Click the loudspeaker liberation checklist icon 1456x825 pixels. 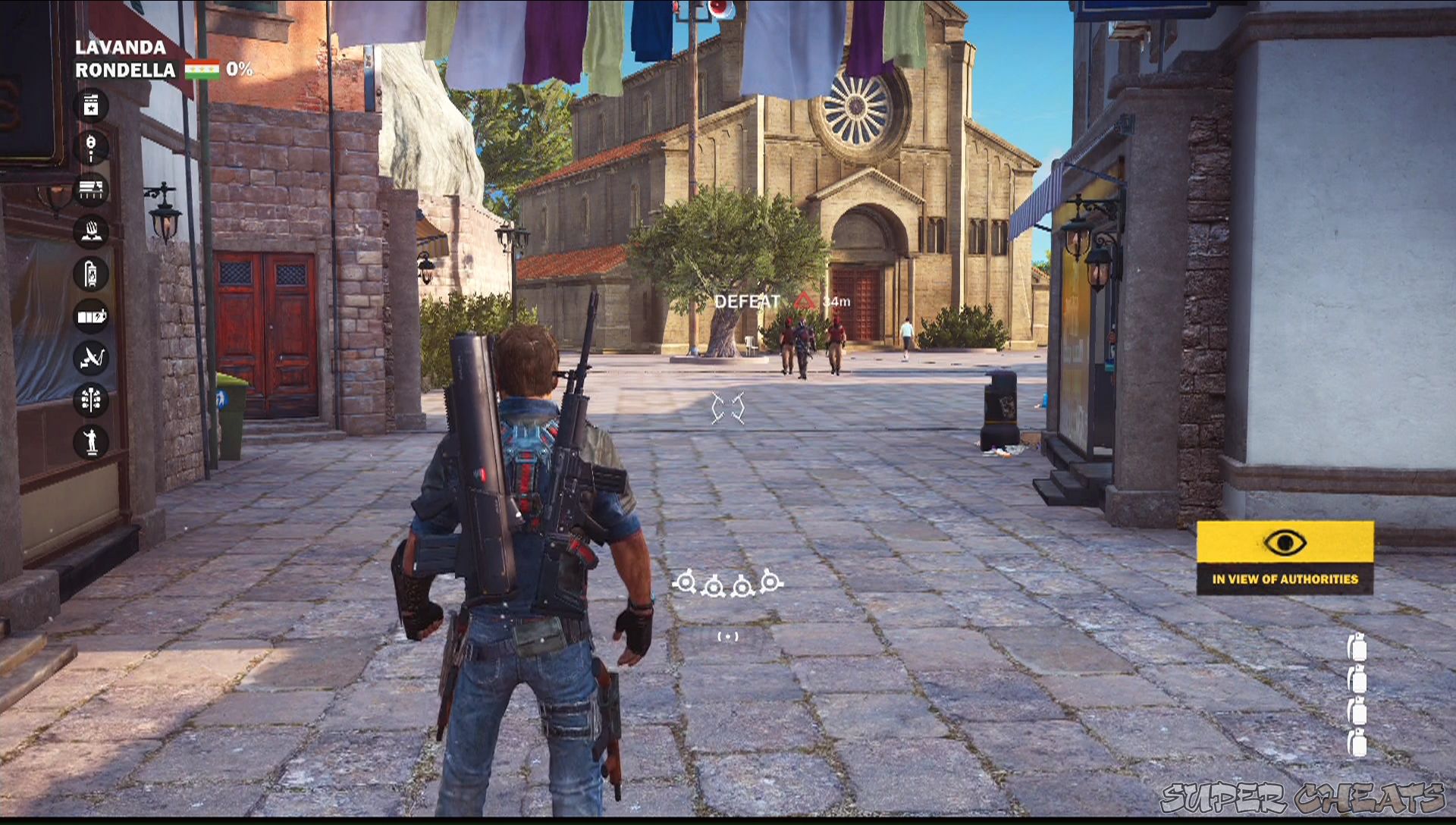click(93, 148)
